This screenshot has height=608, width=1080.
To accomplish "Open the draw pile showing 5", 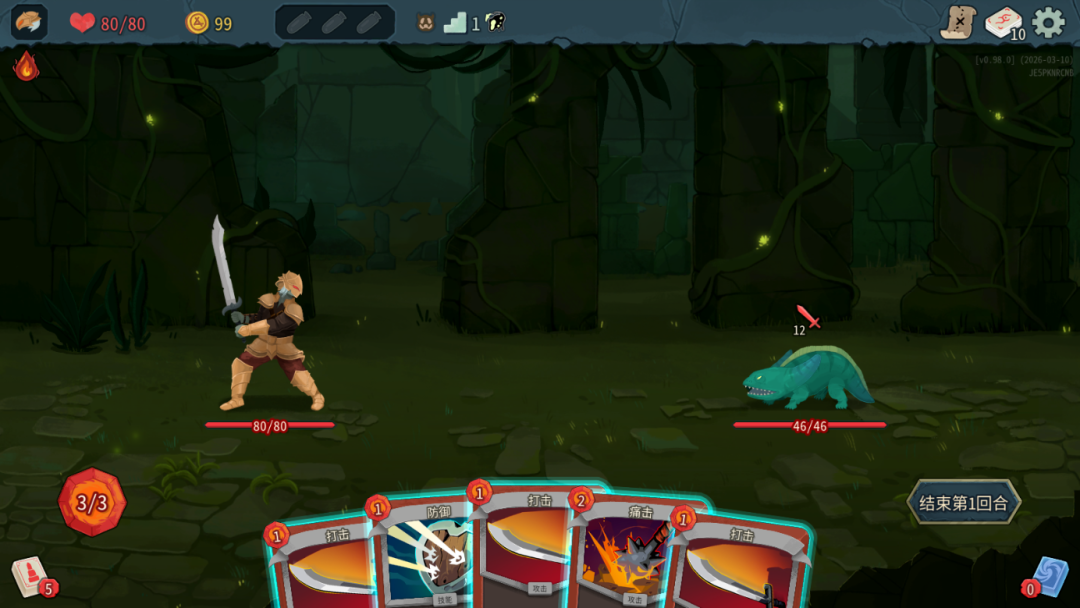I will [x=30, y=577].
